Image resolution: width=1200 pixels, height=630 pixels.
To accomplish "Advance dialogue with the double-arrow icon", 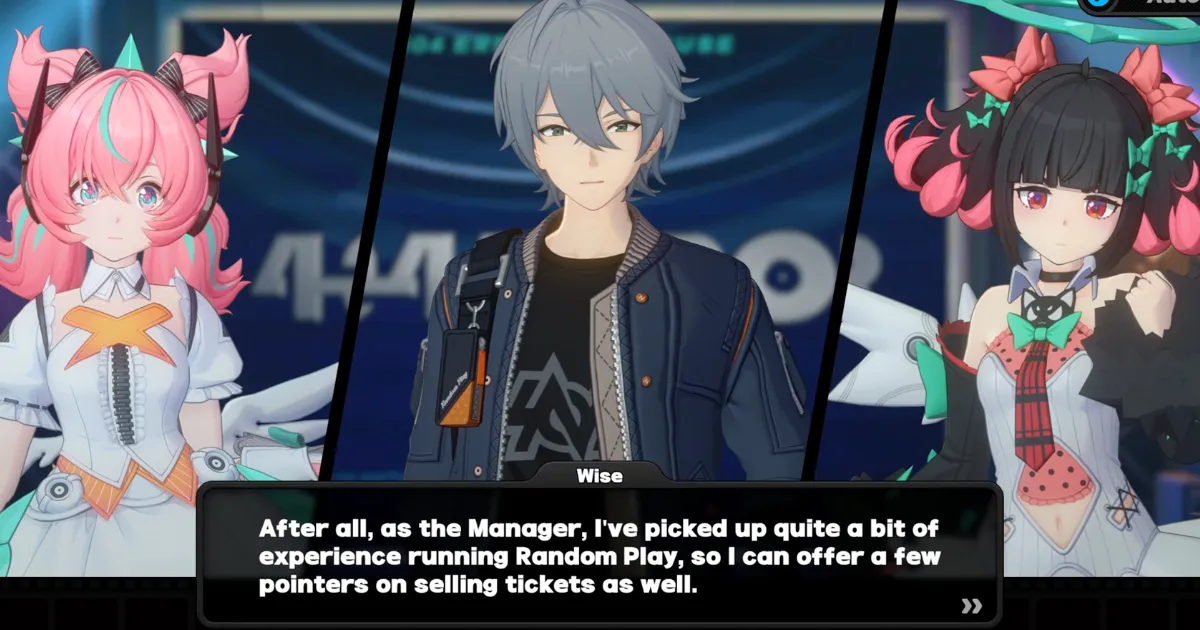I will [x=970, y=605].
